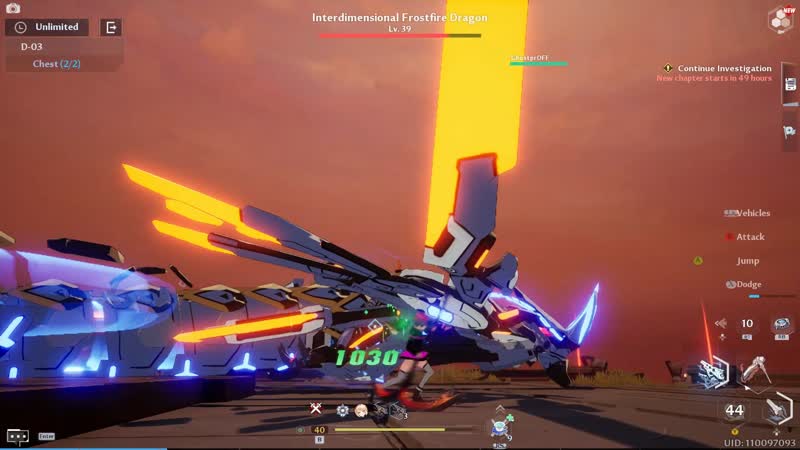Viewport: 800px width, 450px height.
Task: Click the crossed swords status icon
Action: (x=315, y=409)
